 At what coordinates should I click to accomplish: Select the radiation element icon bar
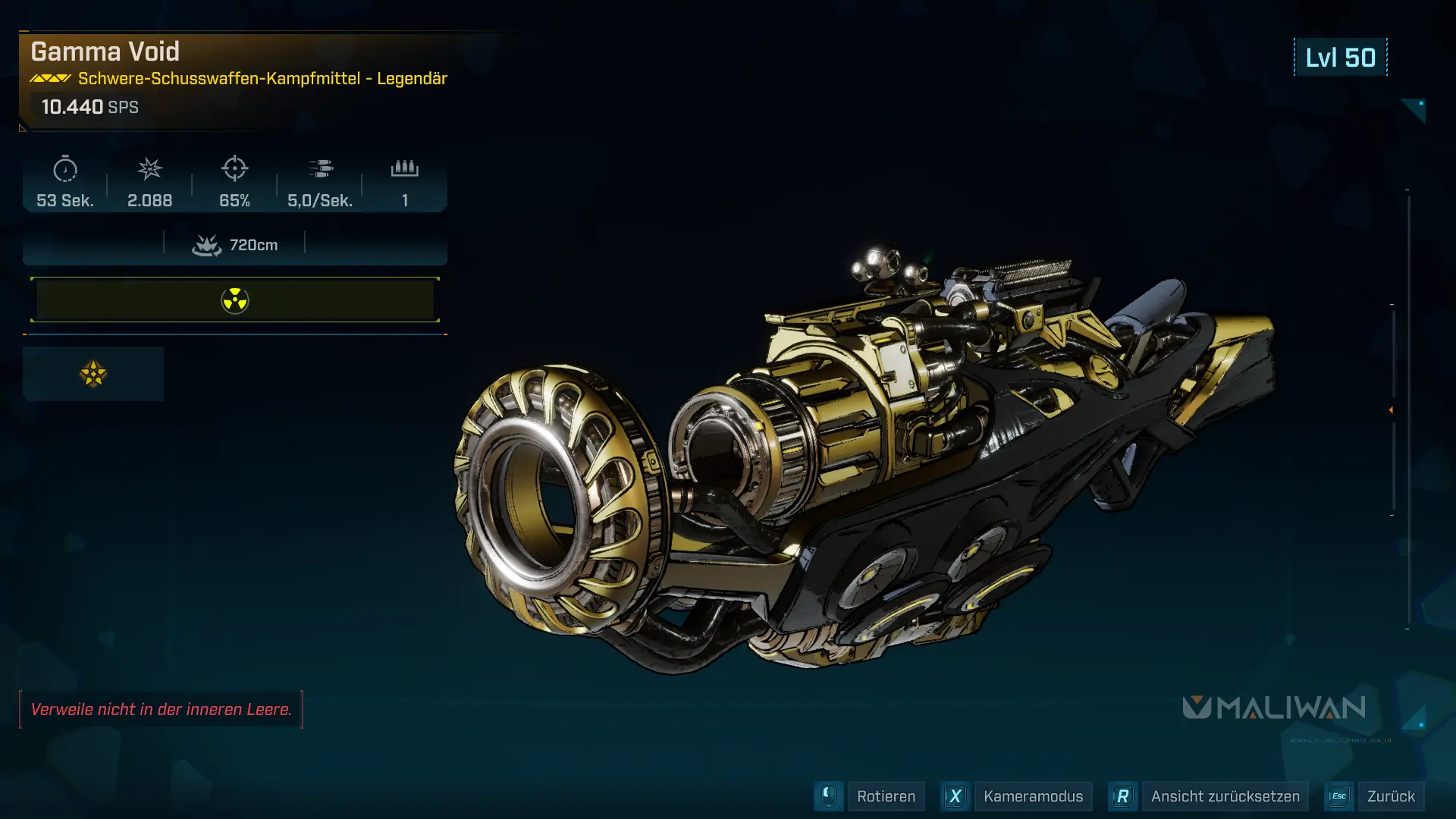coord(235,300)
